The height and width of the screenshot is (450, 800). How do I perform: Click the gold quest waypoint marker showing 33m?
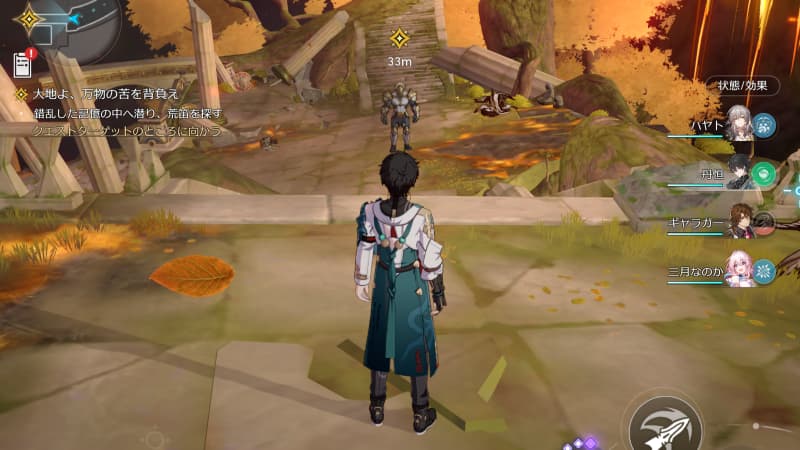pyautogui.click(x=399, y=39)
